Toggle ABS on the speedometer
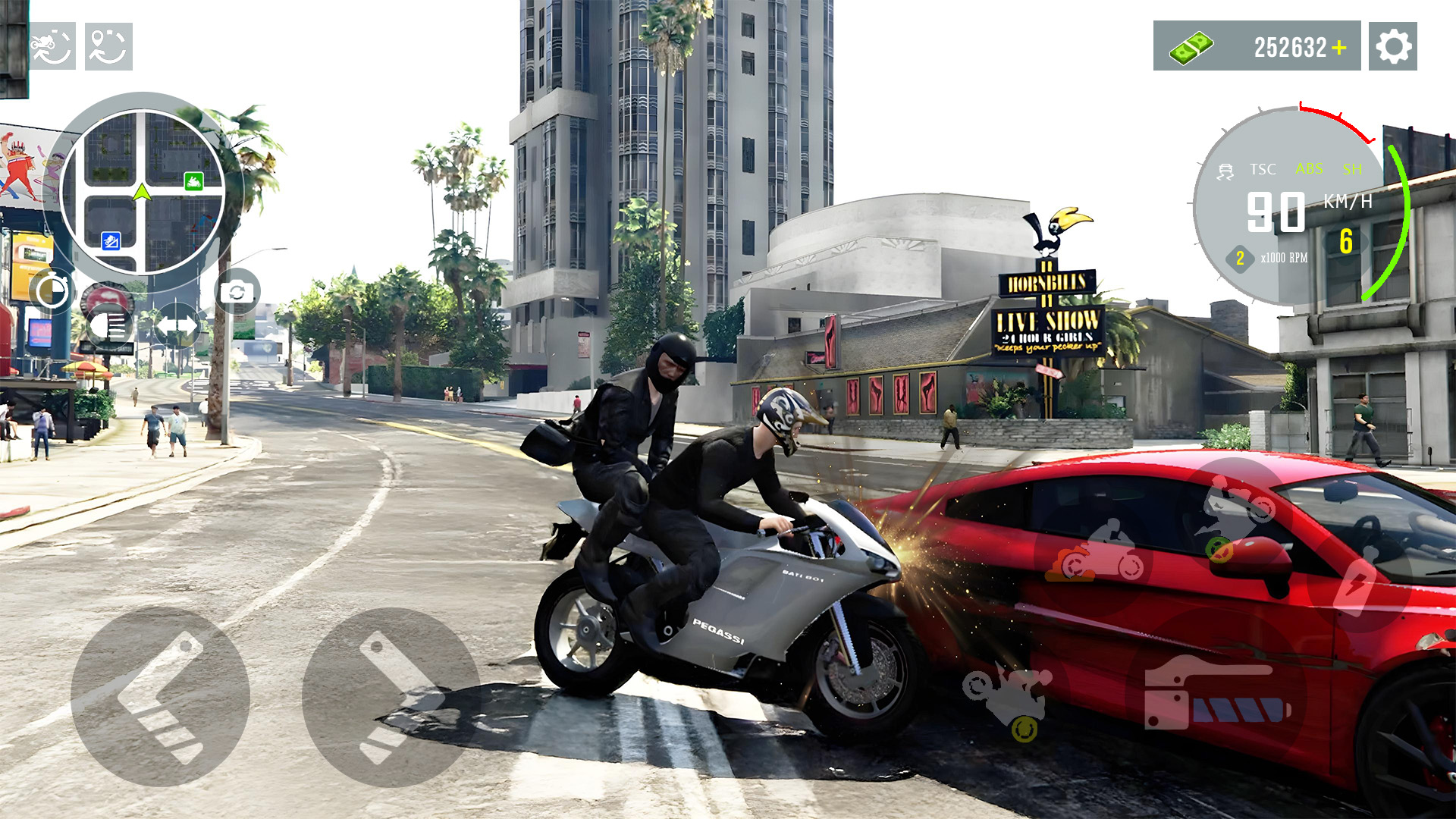 pos(1310,170)
